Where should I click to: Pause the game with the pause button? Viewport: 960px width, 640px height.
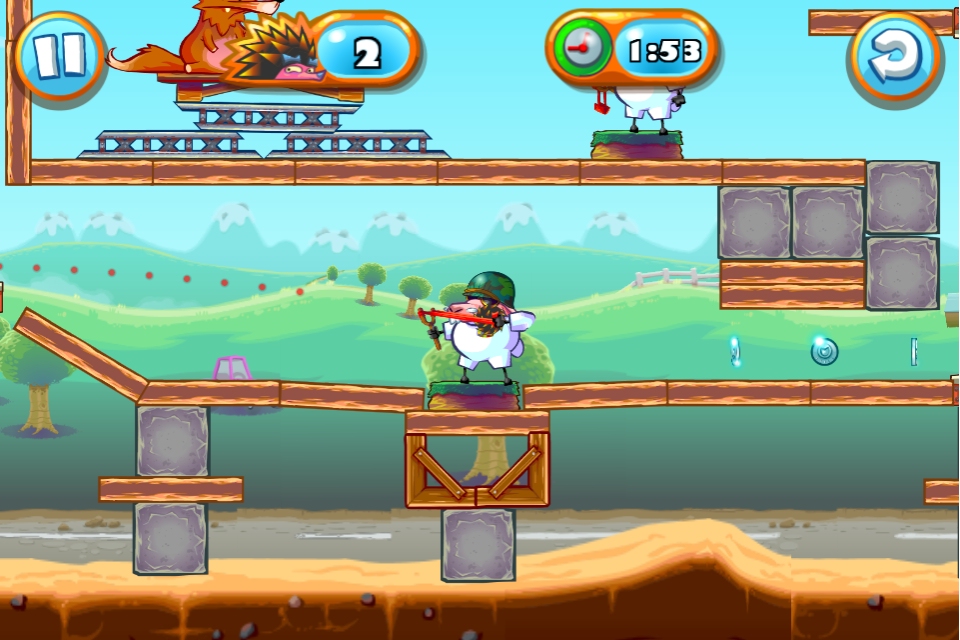[x=60, y=54]
